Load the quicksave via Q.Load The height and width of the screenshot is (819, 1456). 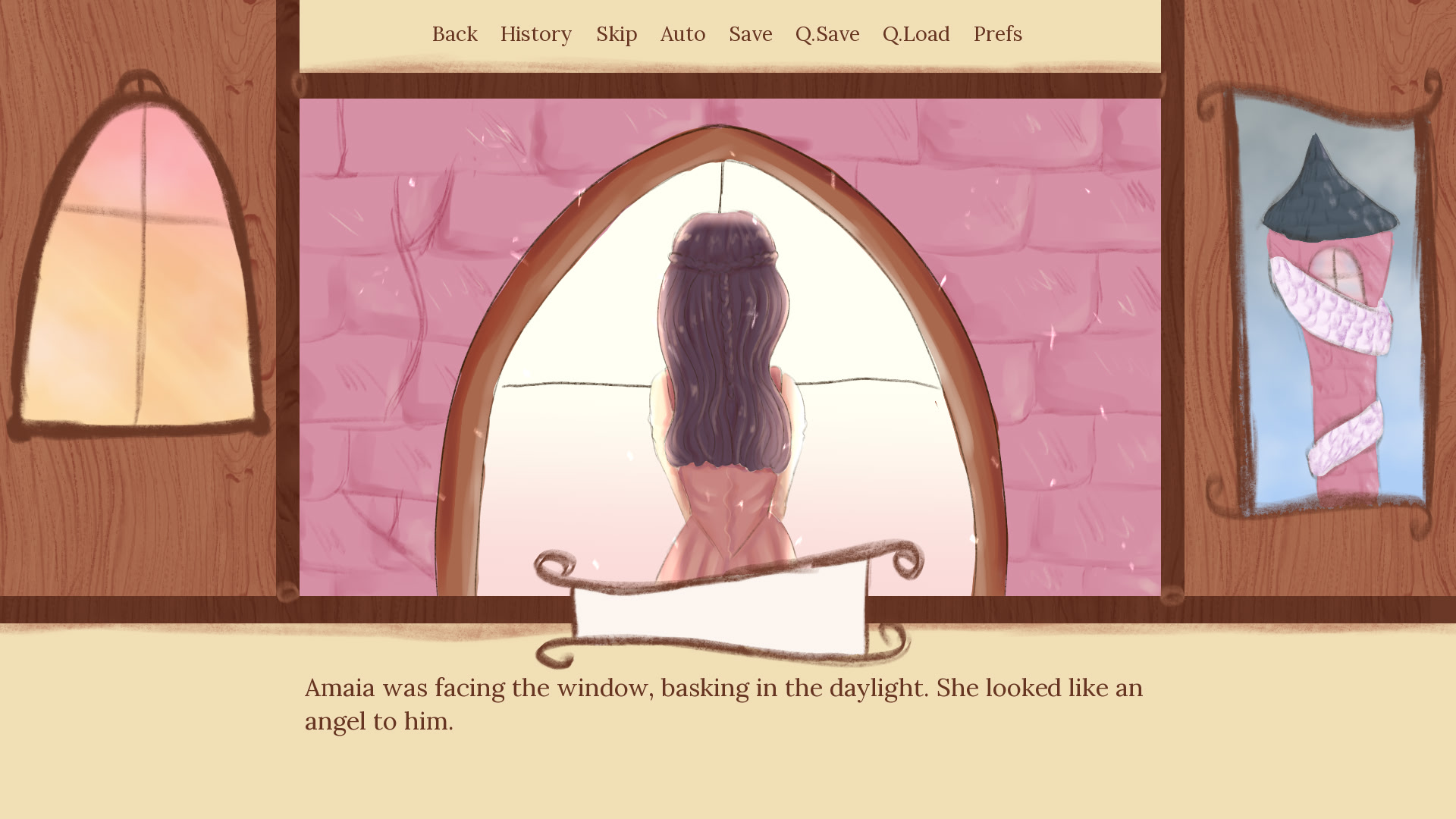click(x=917, y=34)
